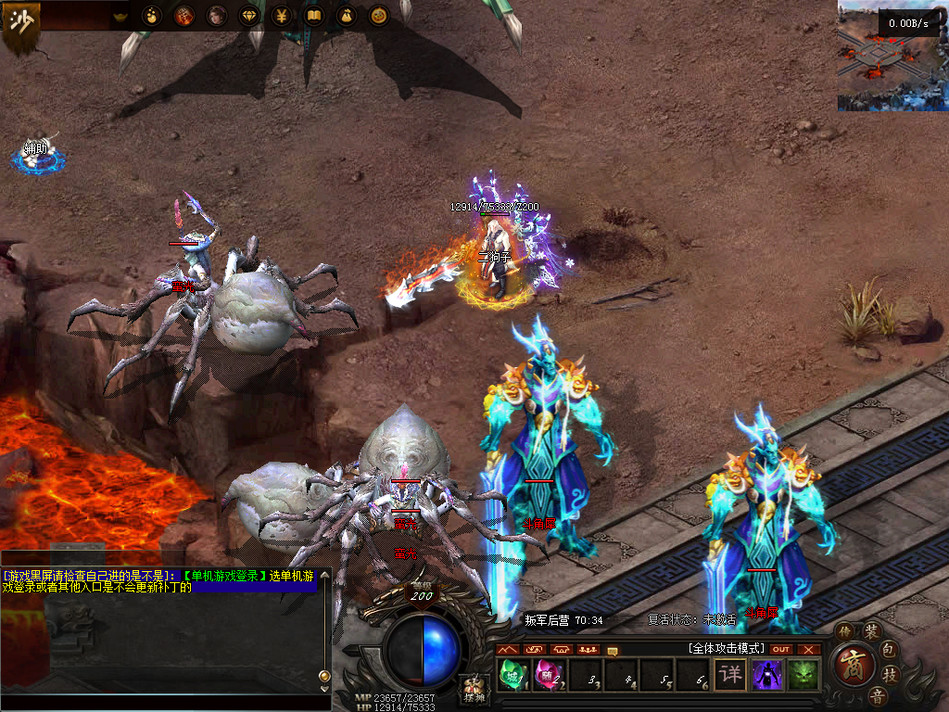Screen dimensions: 949x712
Task: Open the open-book icon in top bar
Action: click(314, 16)
